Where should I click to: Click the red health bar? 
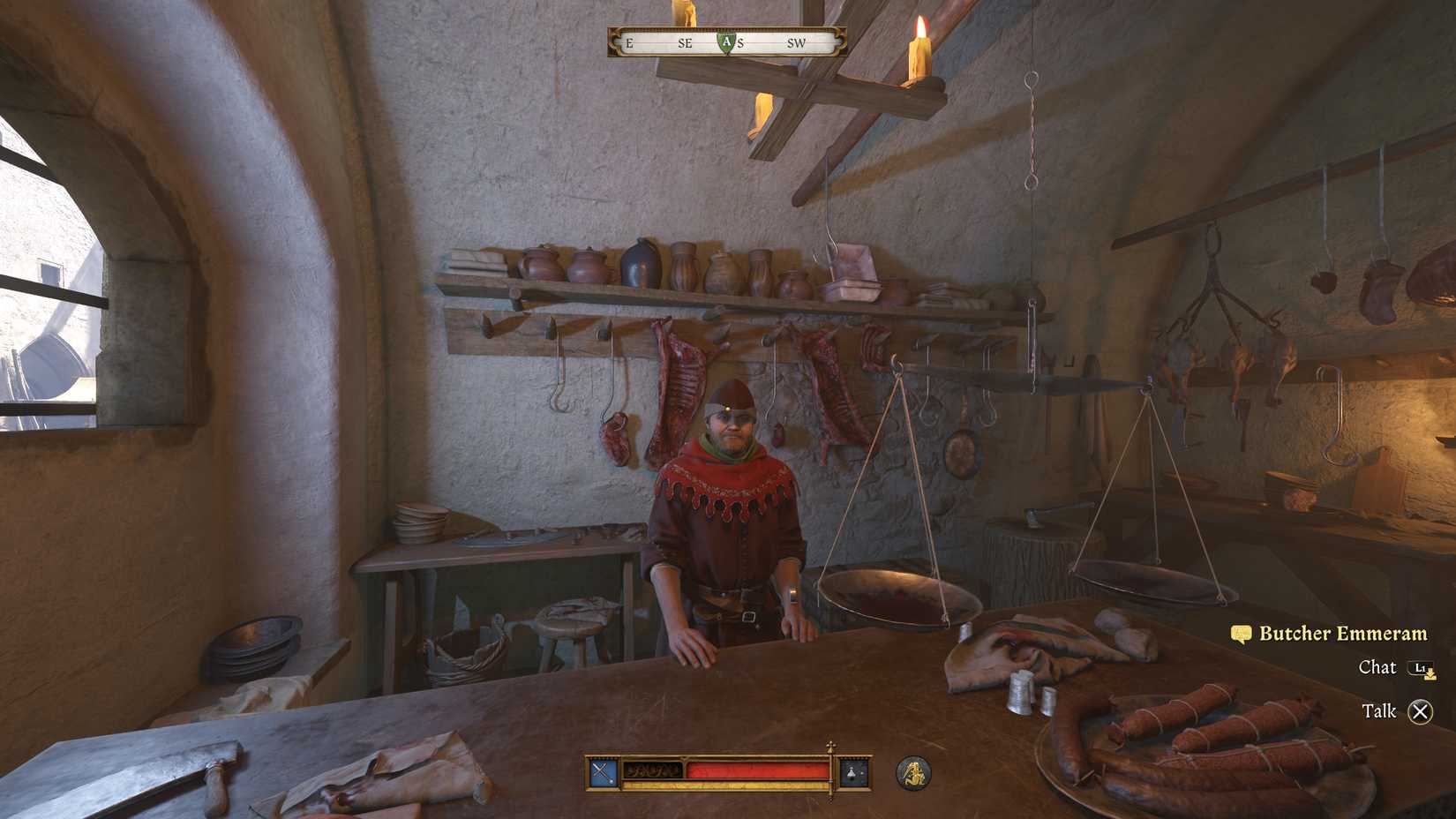[759, 770]
